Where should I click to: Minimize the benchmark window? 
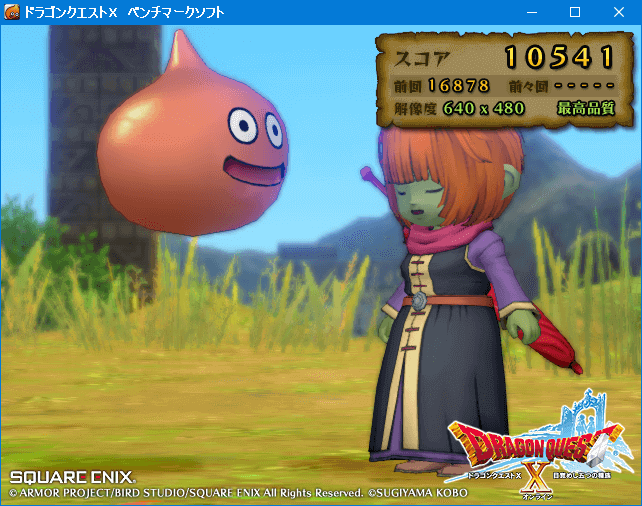528,13
